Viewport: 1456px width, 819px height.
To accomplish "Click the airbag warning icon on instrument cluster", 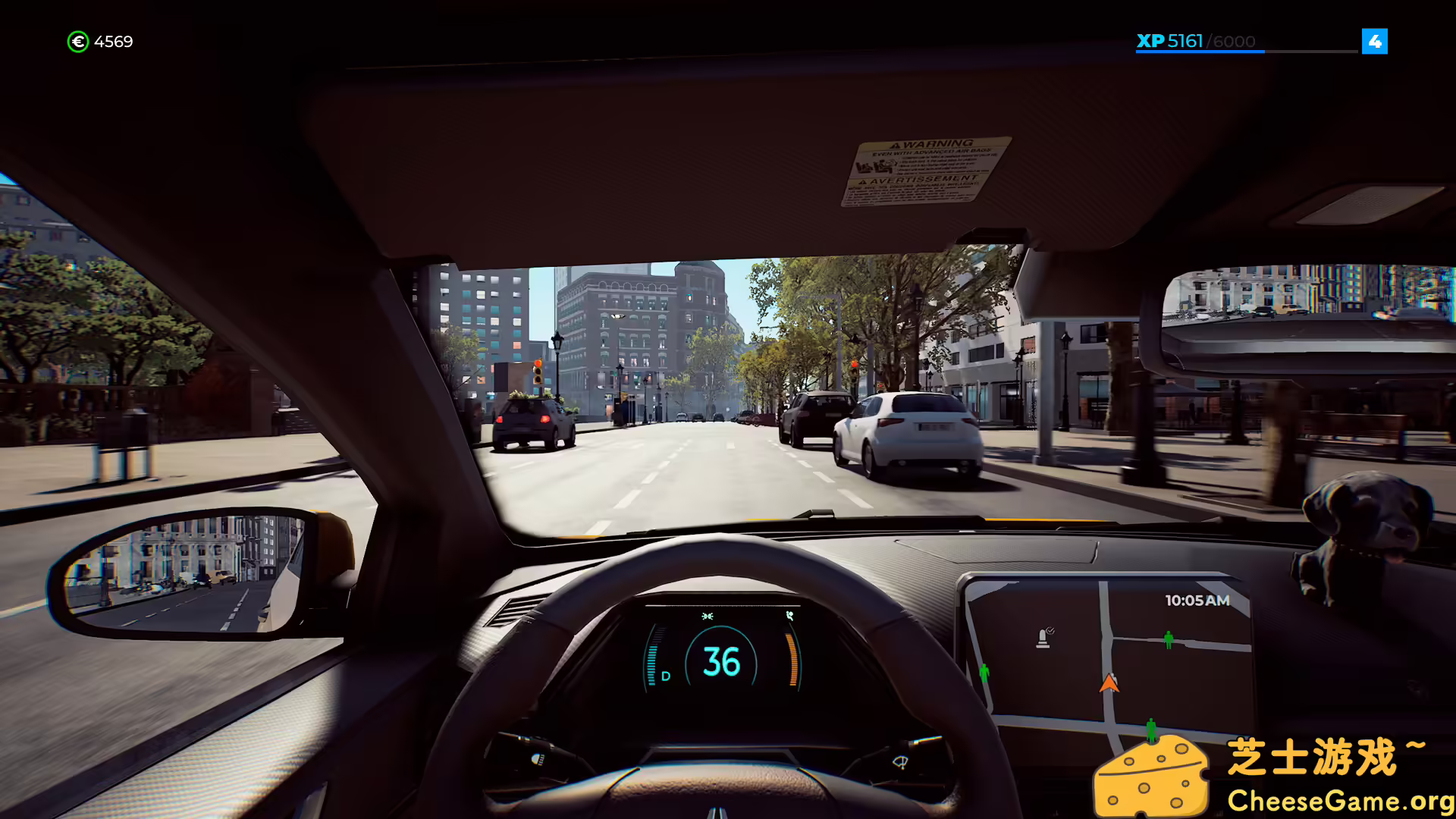I will click(x=789, y=616).
